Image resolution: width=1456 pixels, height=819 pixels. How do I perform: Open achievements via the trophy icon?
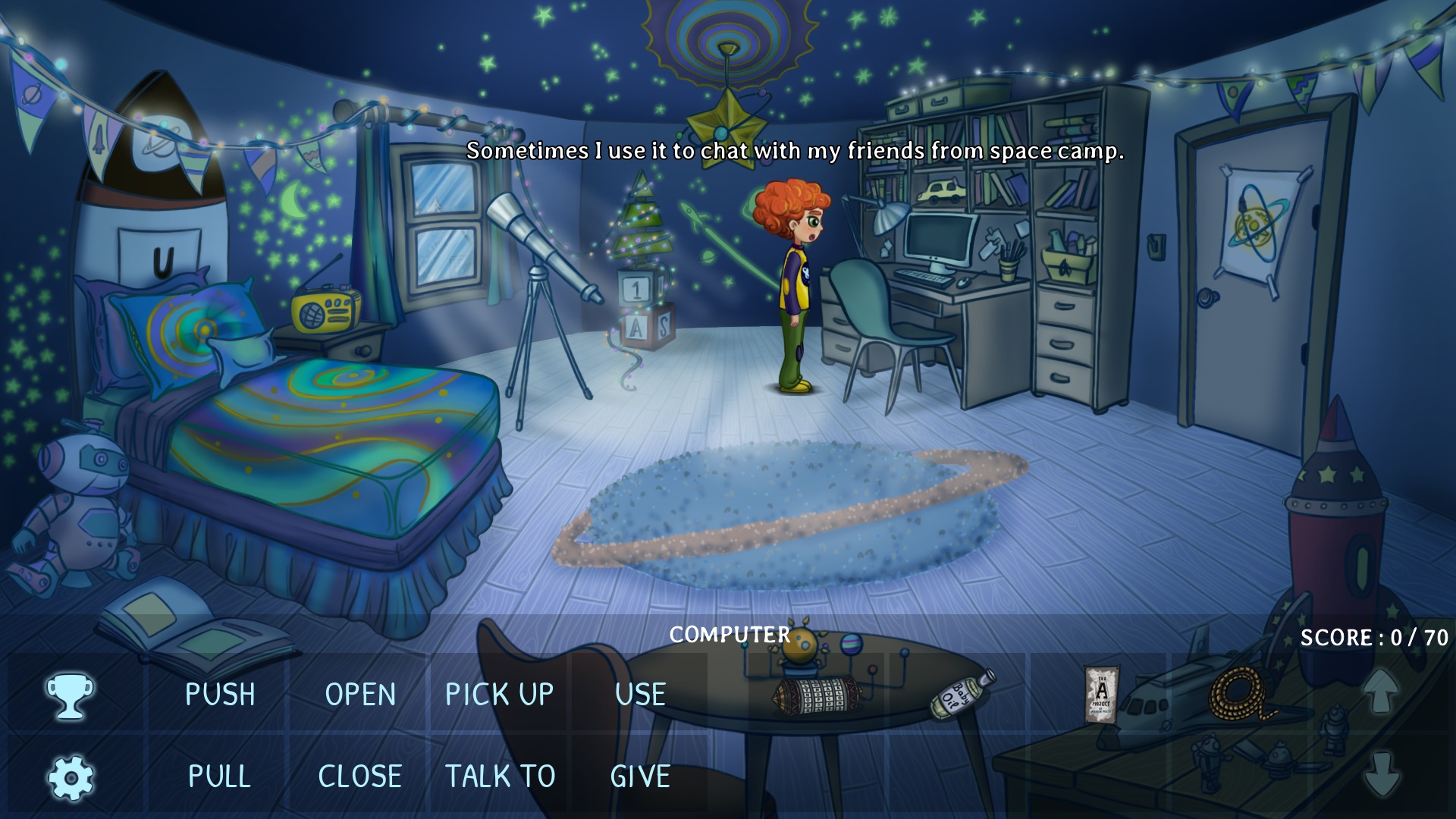coord(70,695)
